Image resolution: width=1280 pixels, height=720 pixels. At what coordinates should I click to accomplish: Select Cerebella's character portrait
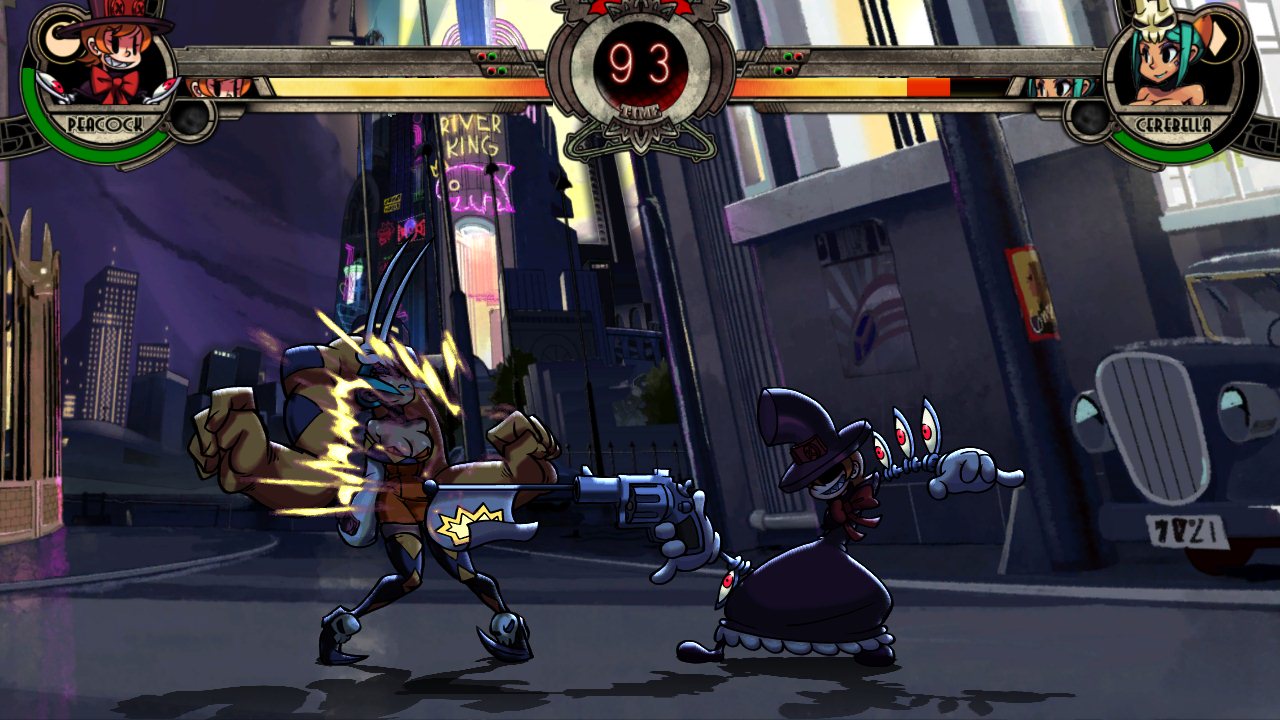point(1172,67)
